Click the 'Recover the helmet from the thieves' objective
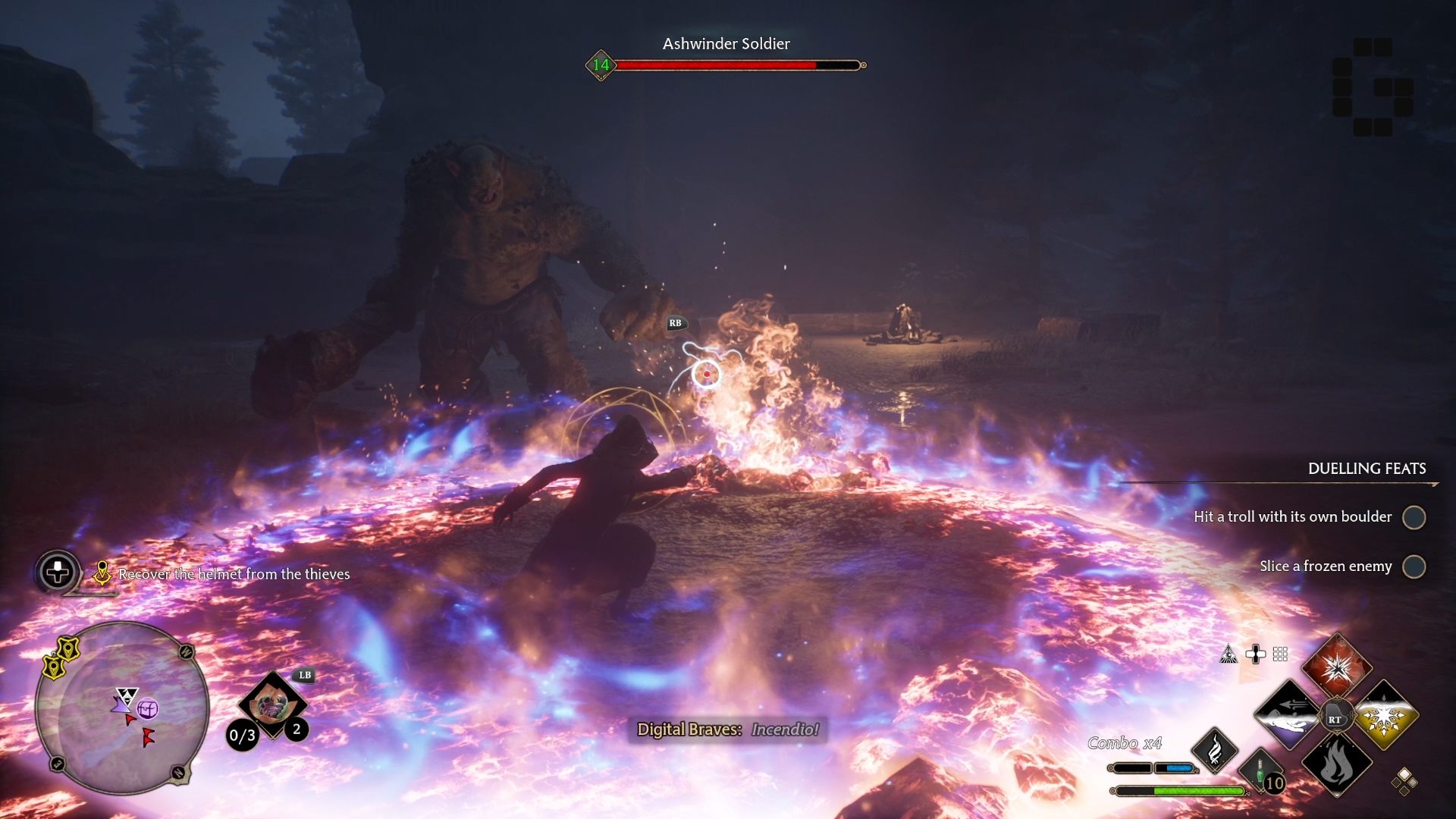The width and height of the screenshot is (1456, 819). tap(234, 574)
